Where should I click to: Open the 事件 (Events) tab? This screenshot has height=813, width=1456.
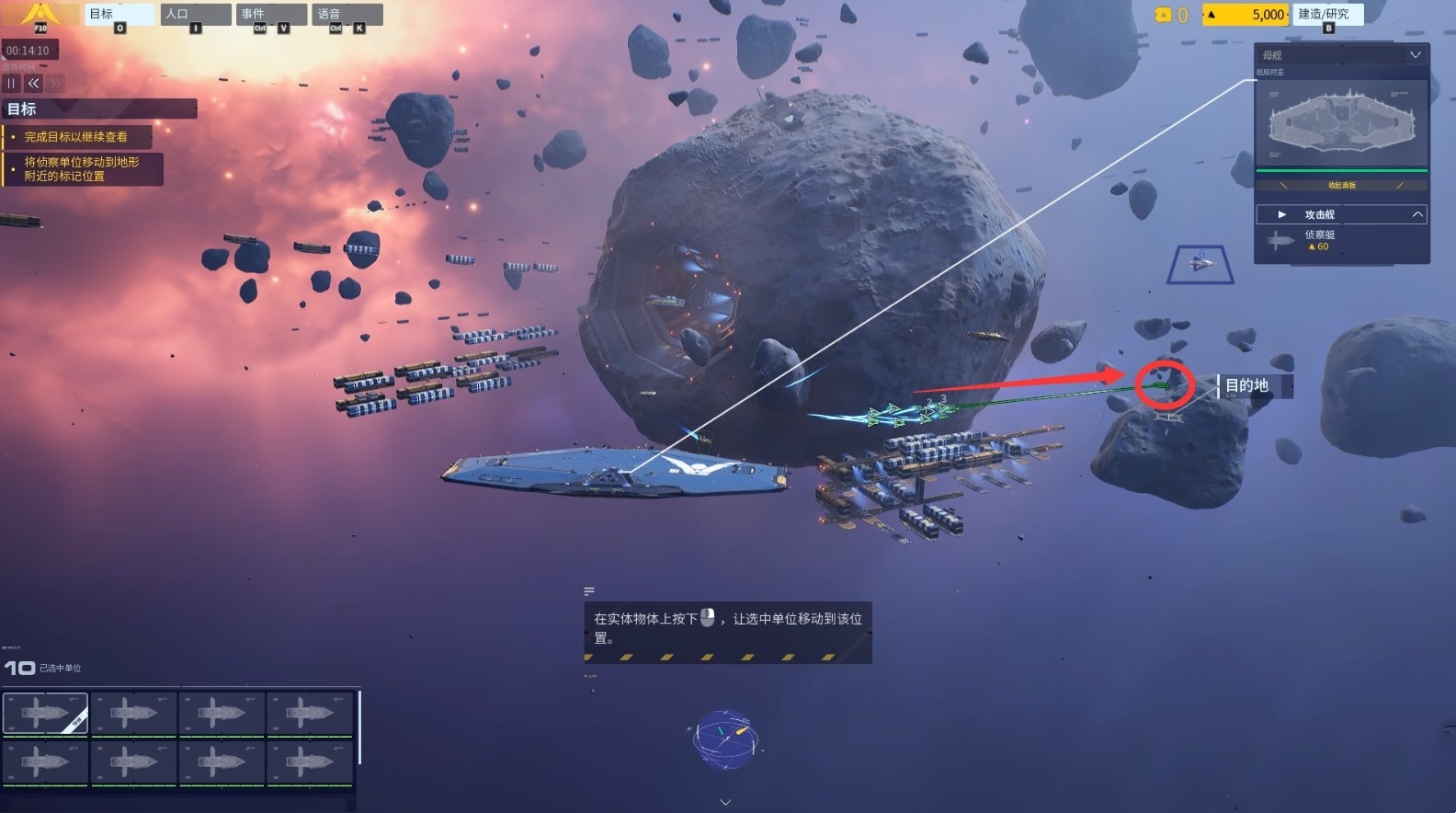point(271,15)
